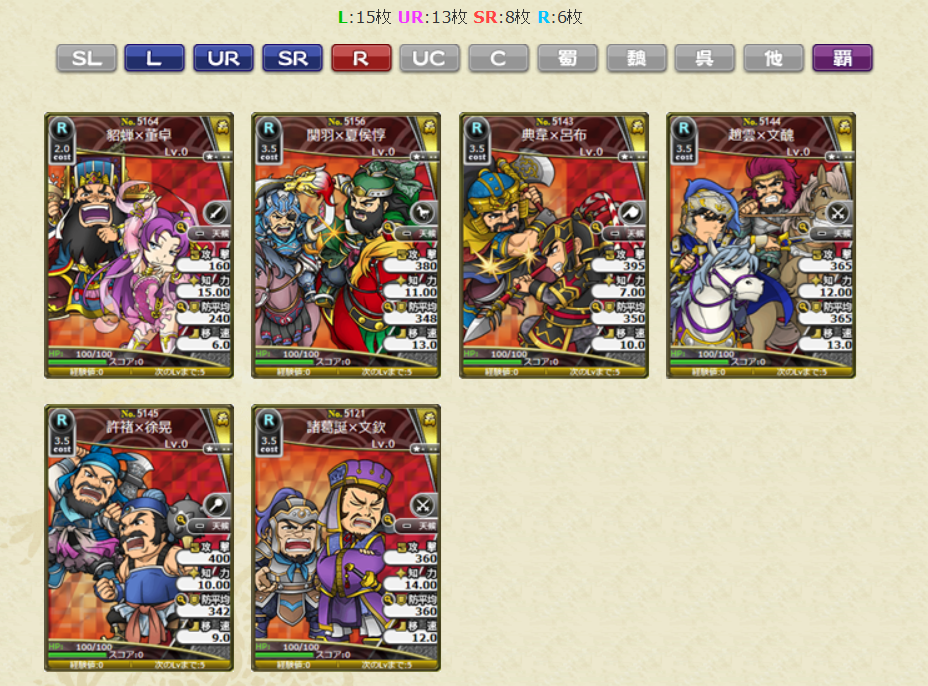Toggle the purple 覇 filter button

[842, 58]
